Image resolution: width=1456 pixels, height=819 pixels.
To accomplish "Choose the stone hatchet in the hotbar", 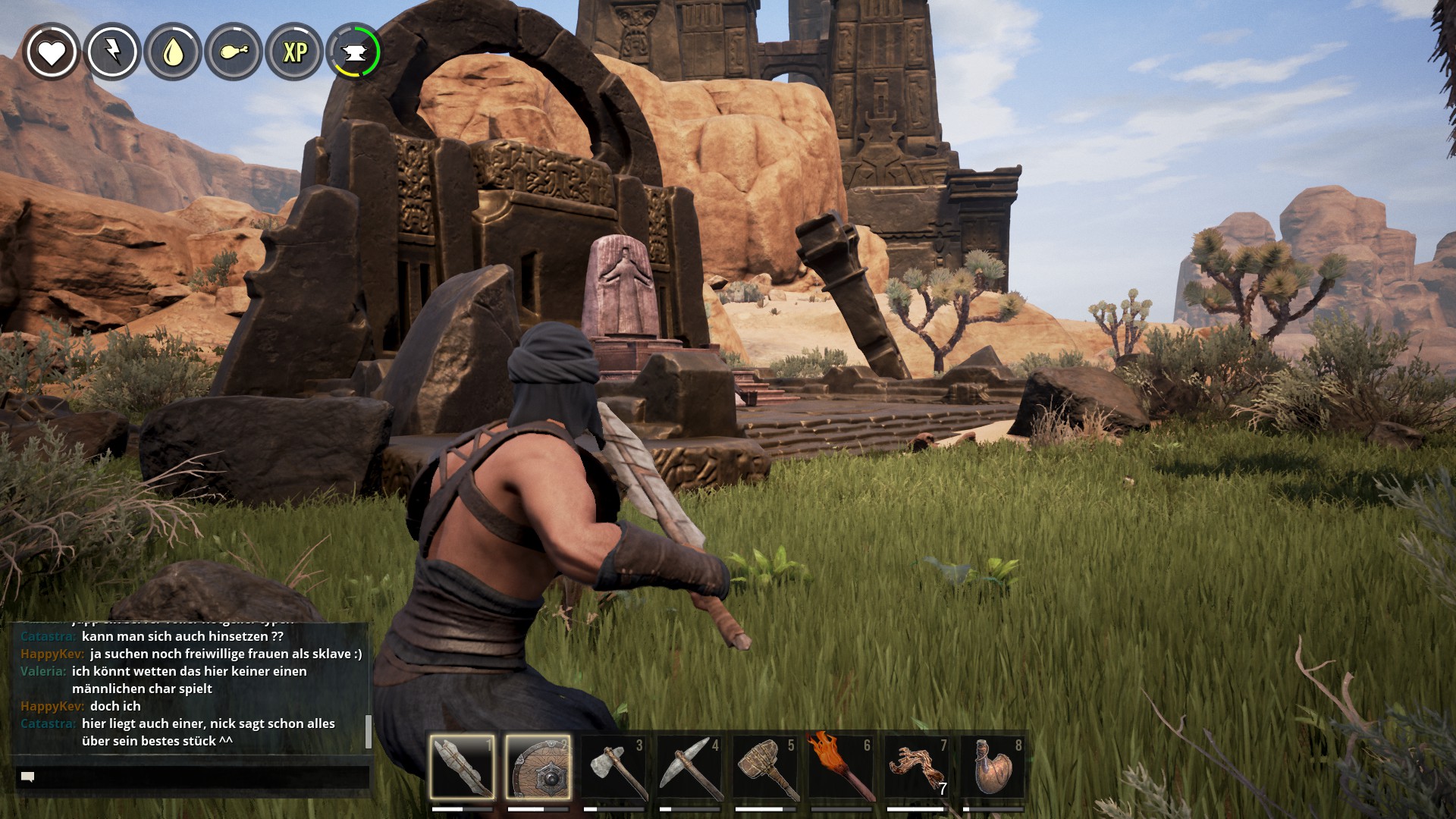I will [613, 767].
